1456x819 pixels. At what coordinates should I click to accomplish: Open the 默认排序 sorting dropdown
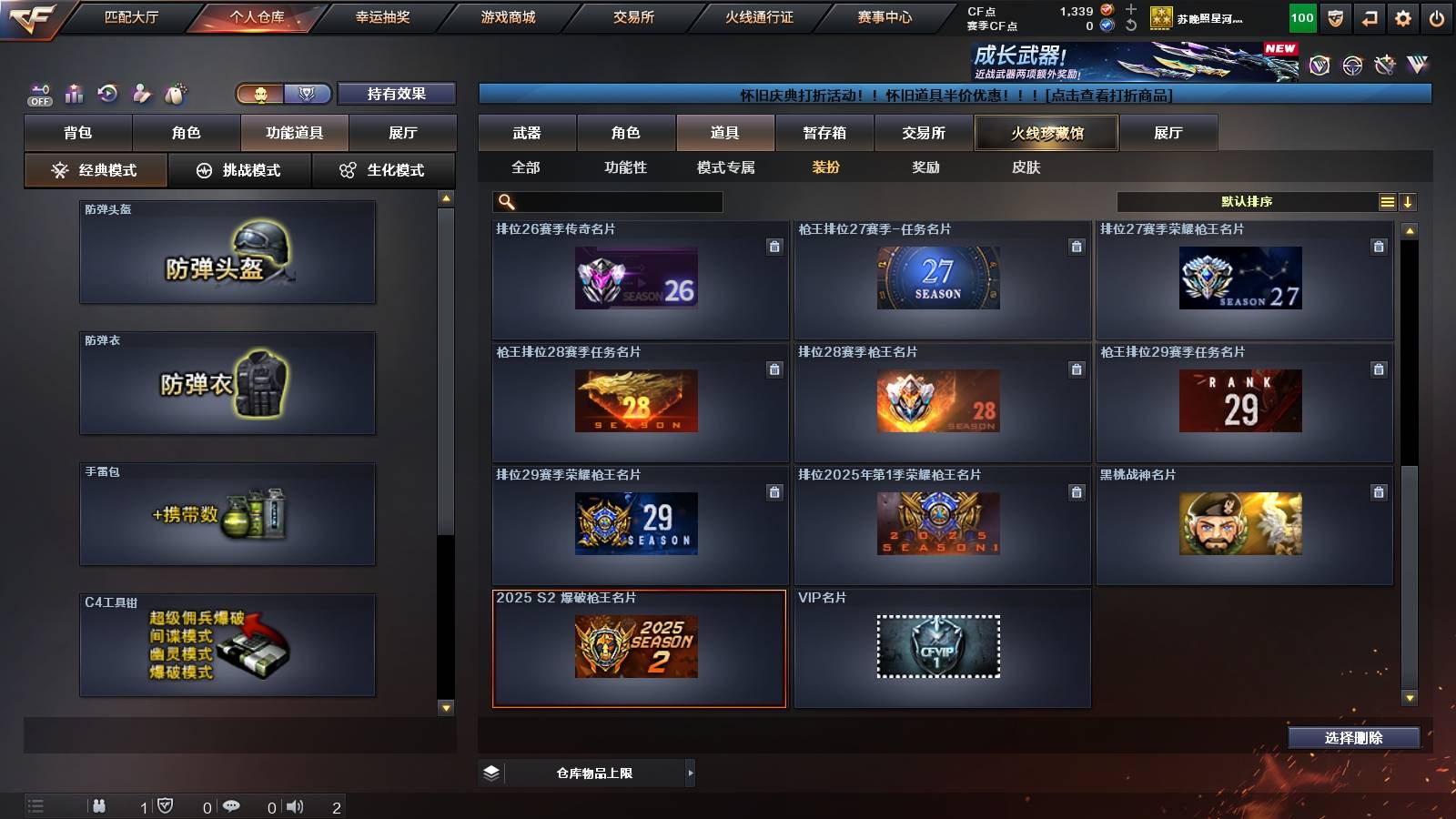(1247, 201)
